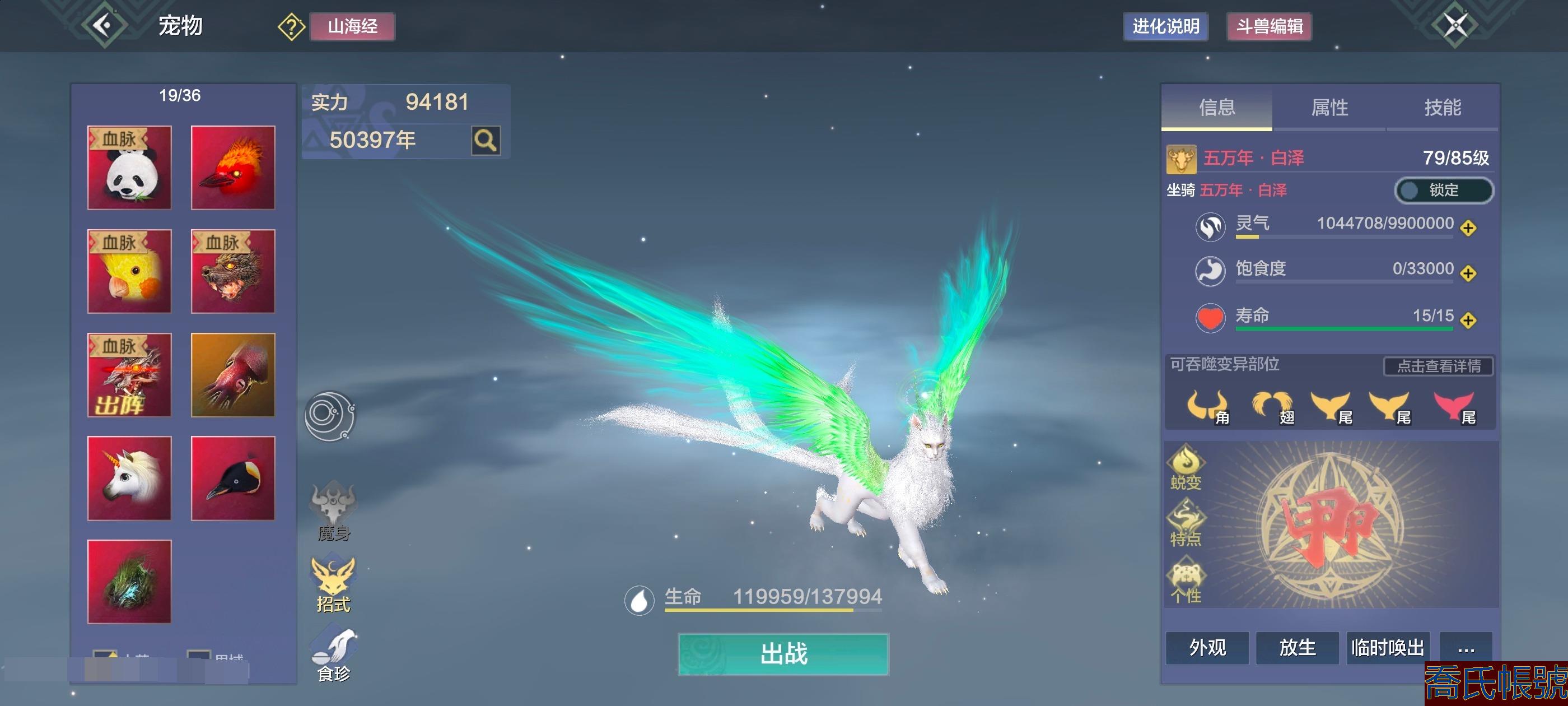Switch to the 属性 tab
1568x706 pixels.
(1329, 107)
